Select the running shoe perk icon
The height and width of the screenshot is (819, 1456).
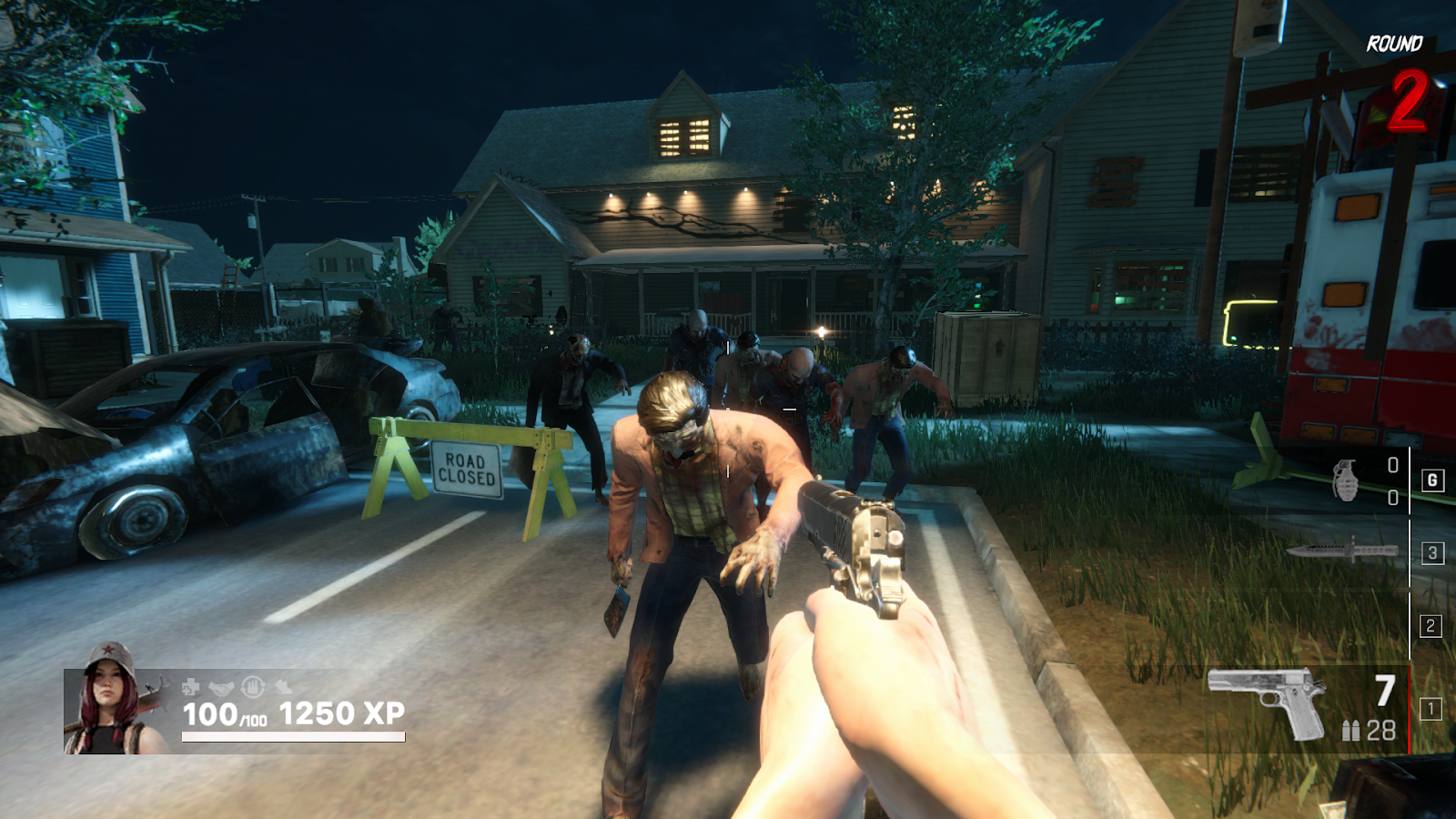pos(284,686)
